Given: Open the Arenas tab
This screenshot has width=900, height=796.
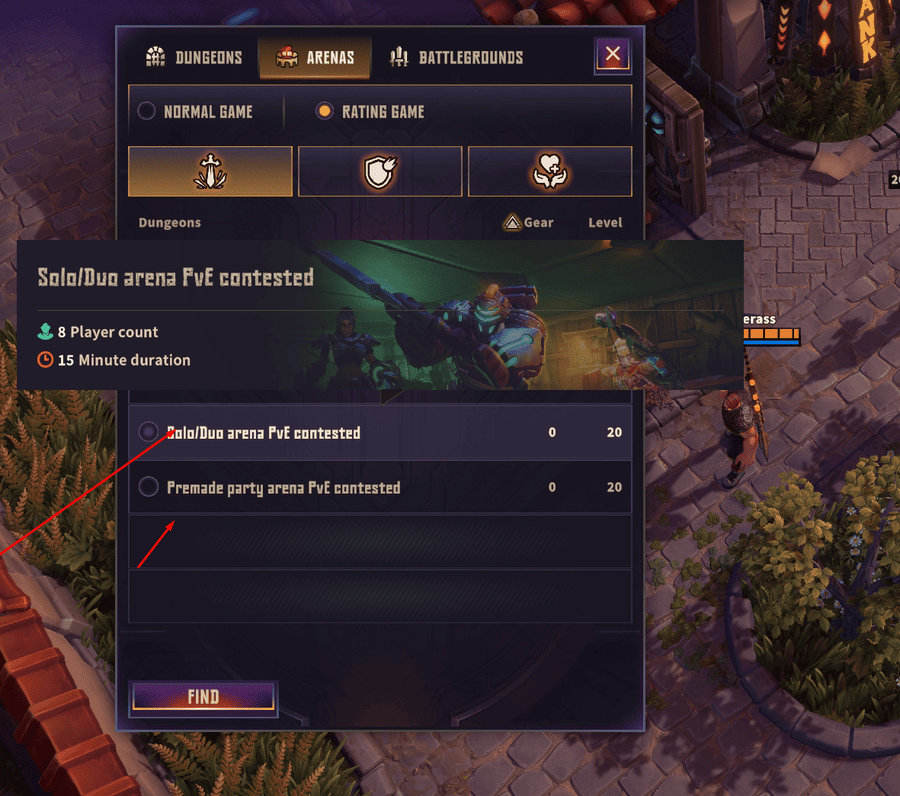Looking at the screenshot, I should tap(315, 57).
